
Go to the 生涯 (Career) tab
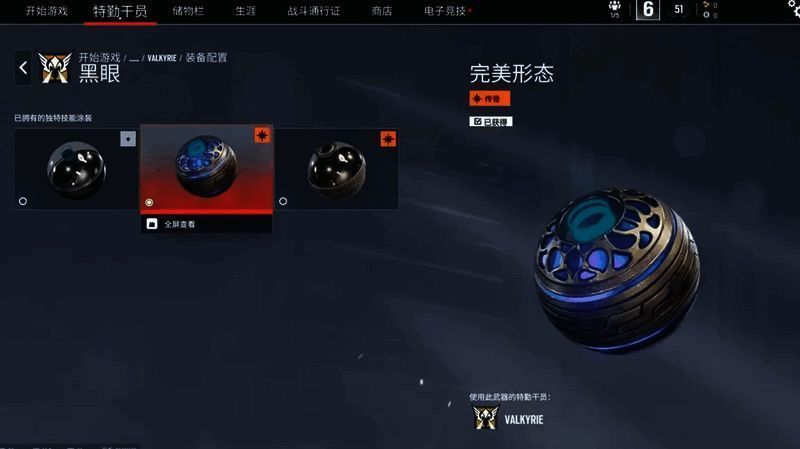[x=245, y=10]
